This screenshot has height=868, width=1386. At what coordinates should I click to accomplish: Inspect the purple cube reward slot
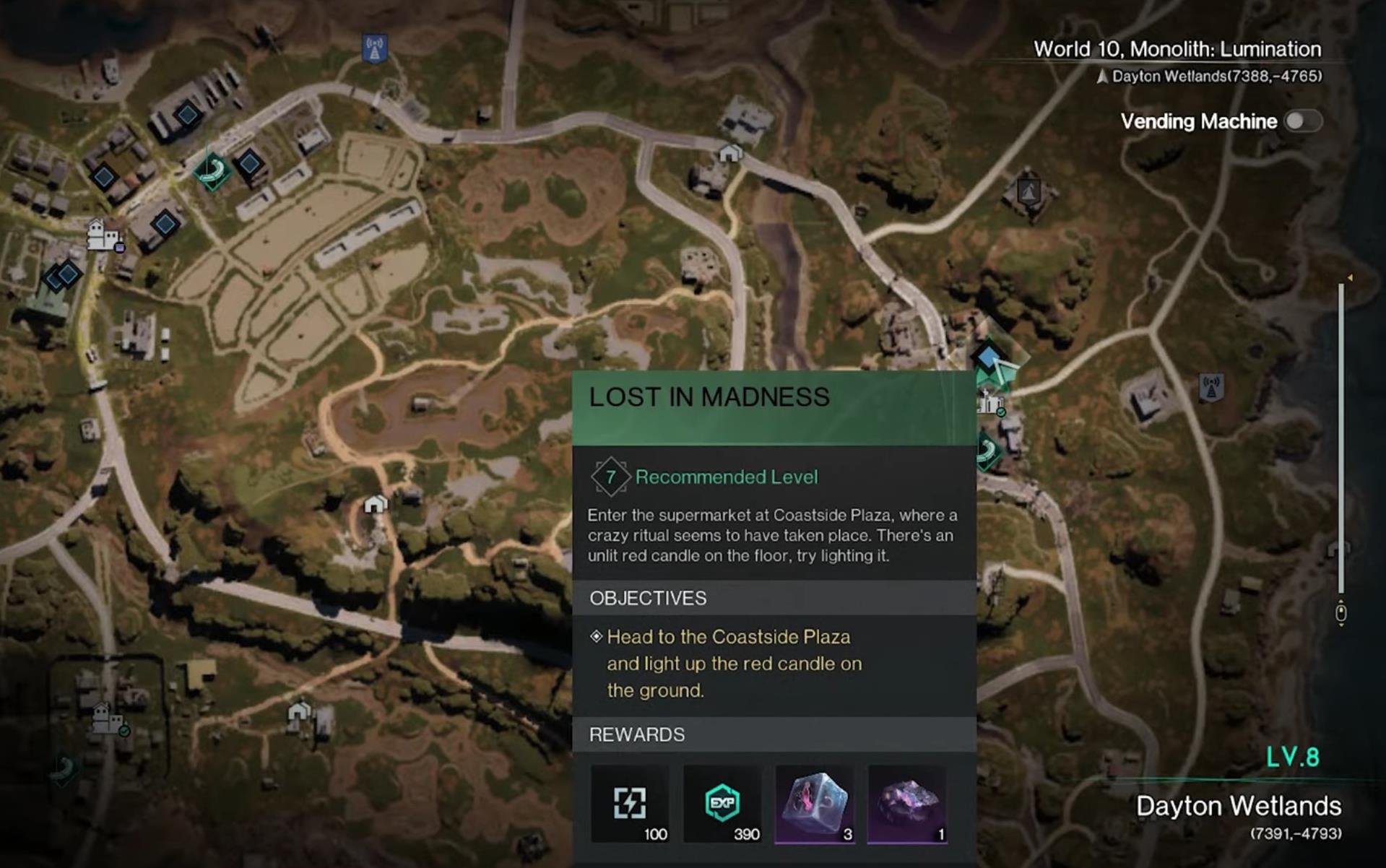(814, 804)
